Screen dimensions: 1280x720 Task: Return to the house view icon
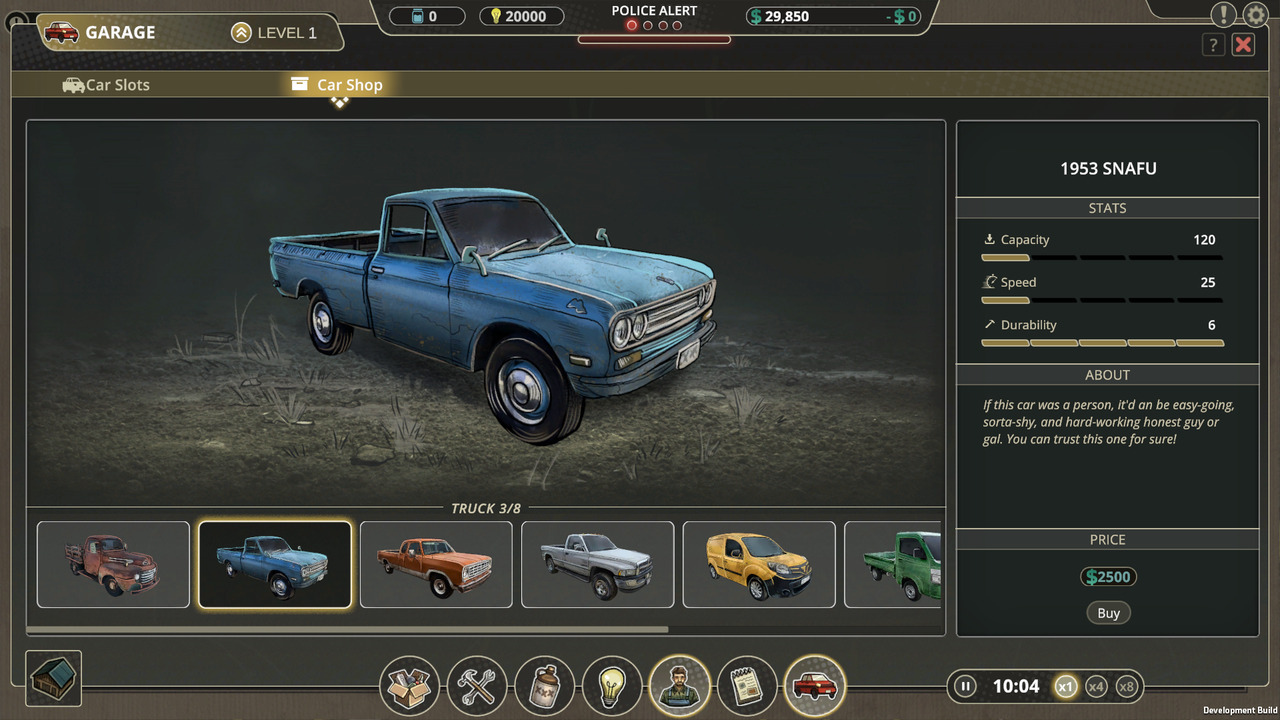[53, 678]
